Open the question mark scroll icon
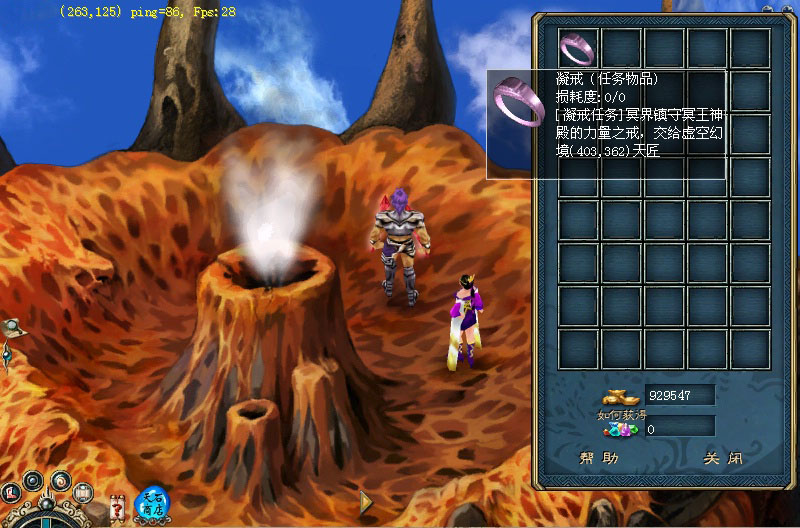This screenshot has height=528, width=800. pyautogui.click(x=119, y=506)
